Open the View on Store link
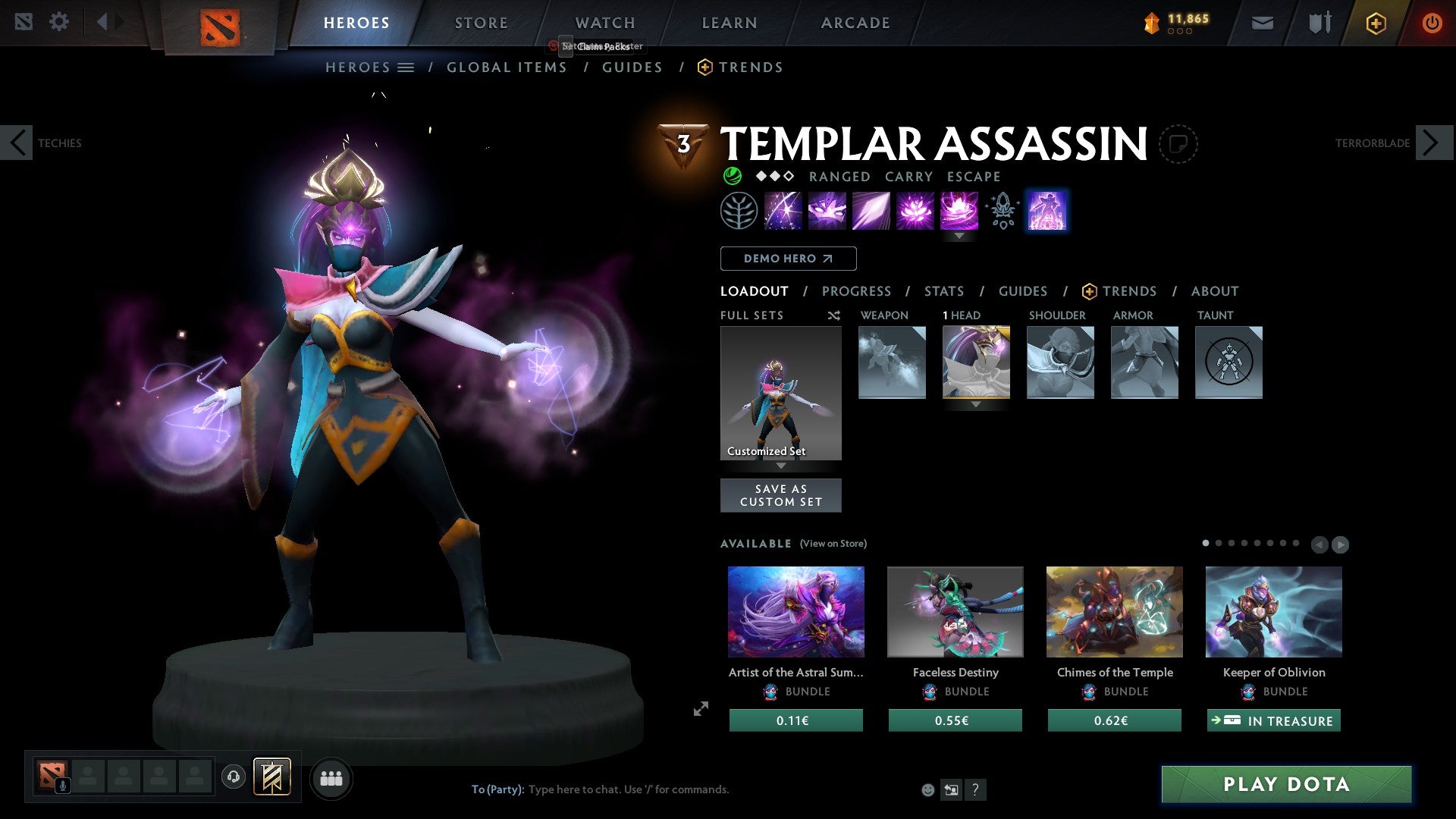This screenshot has height=819, width=1456. click(833, 544)
